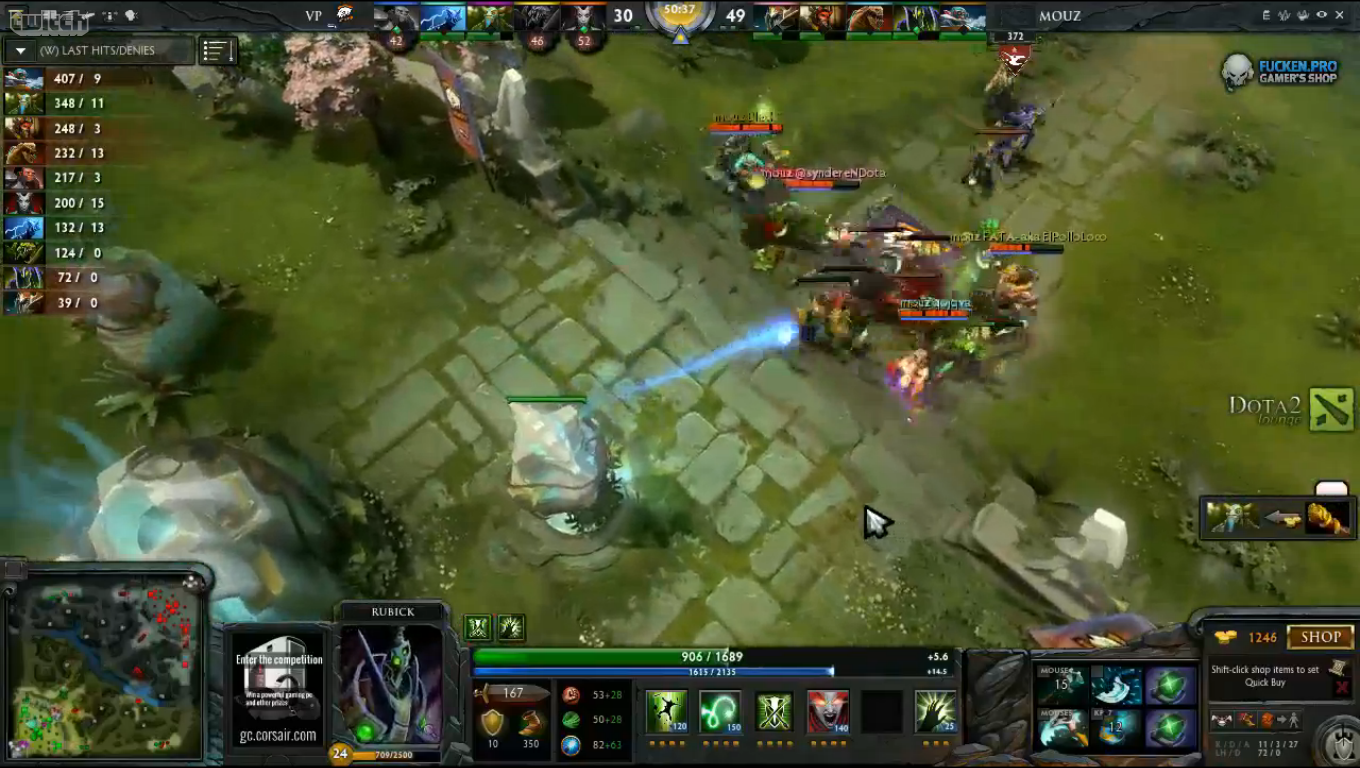Close the spectator view with the X
1360x768 pixels.
1340,15
